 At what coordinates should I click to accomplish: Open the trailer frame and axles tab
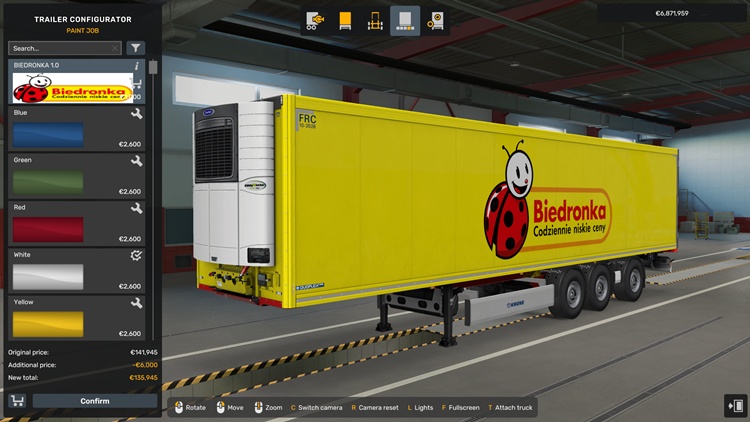376,20
